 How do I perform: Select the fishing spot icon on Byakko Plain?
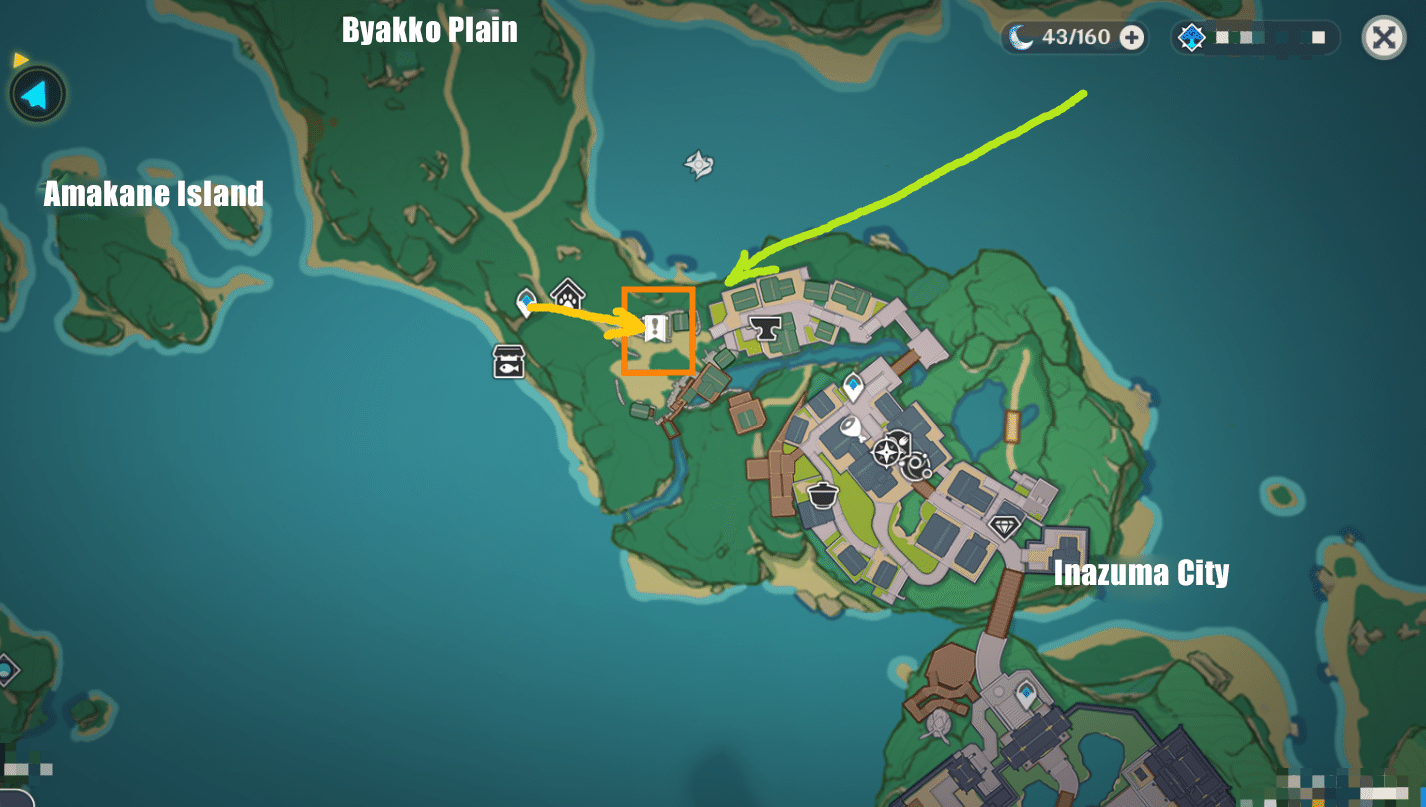point(508,361)
